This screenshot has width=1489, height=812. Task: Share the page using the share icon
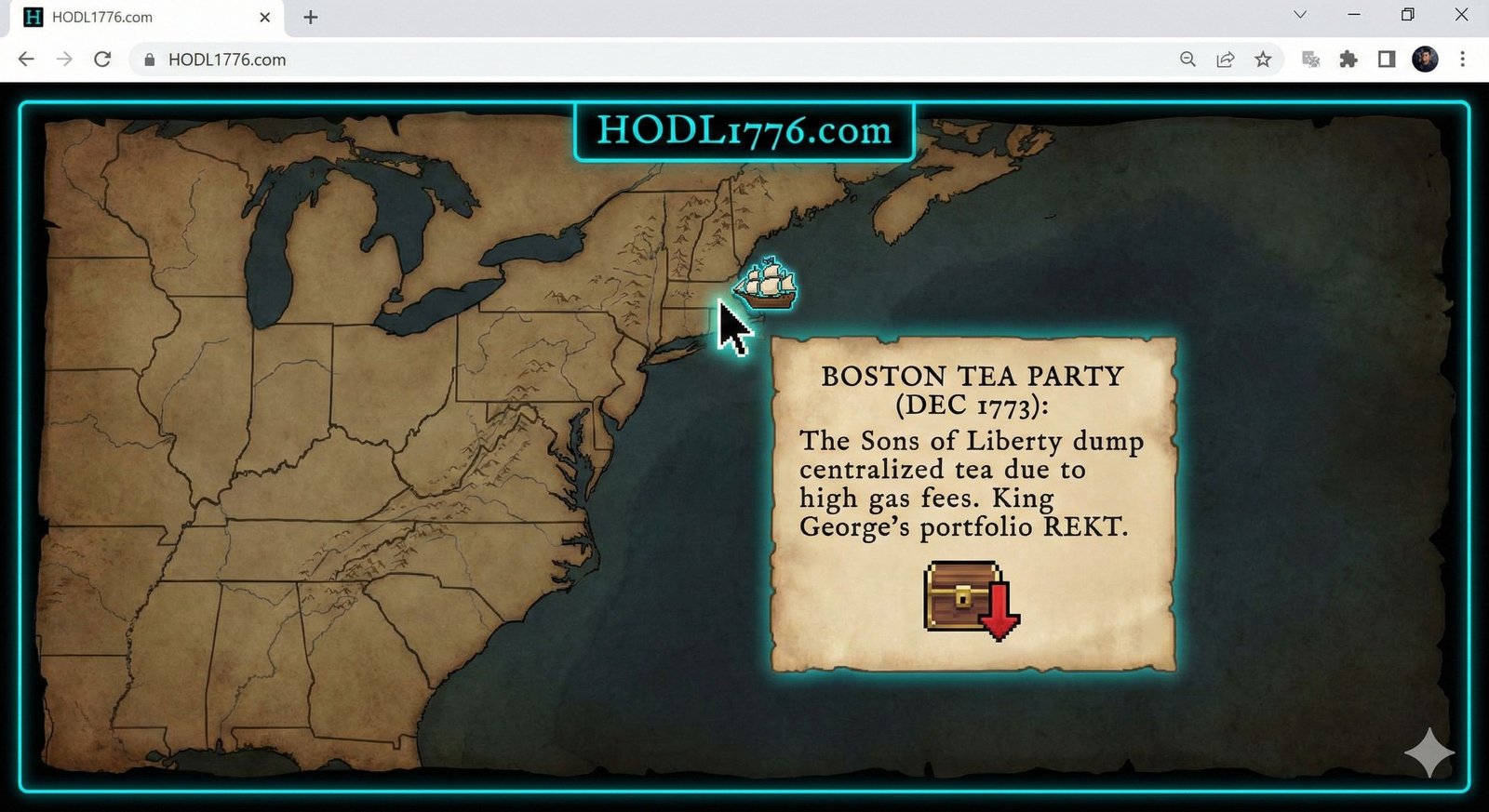1225,59
